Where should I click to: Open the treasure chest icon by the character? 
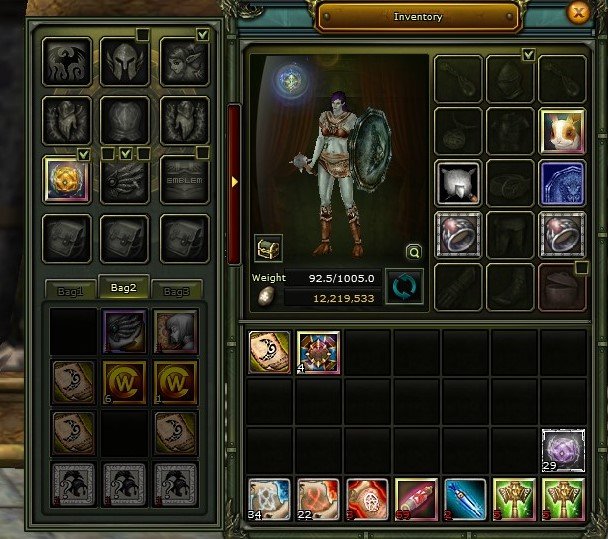click(268, 246)
